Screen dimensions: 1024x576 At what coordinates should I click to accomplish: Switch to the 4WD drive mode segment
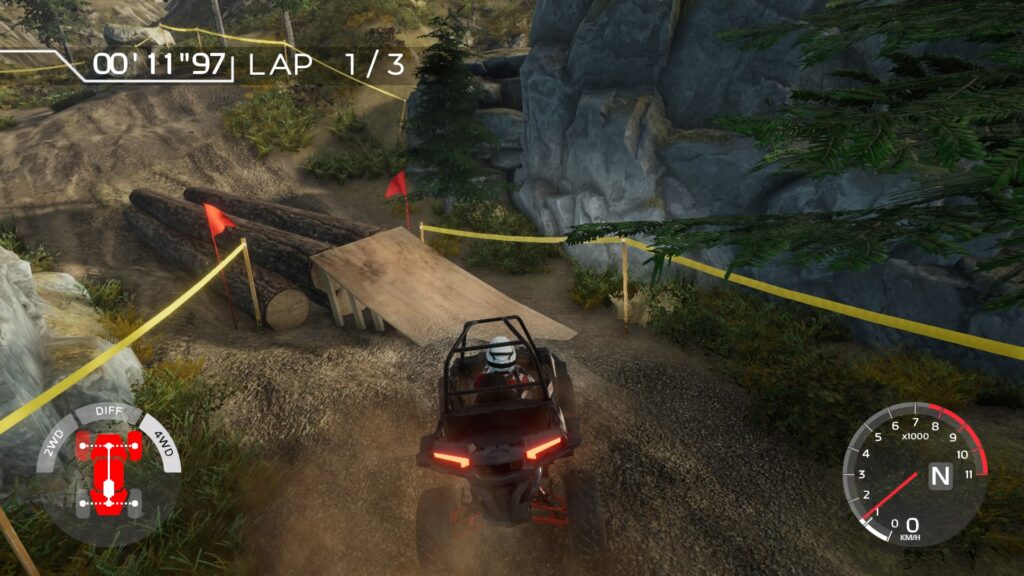click(x=162, y=442)
